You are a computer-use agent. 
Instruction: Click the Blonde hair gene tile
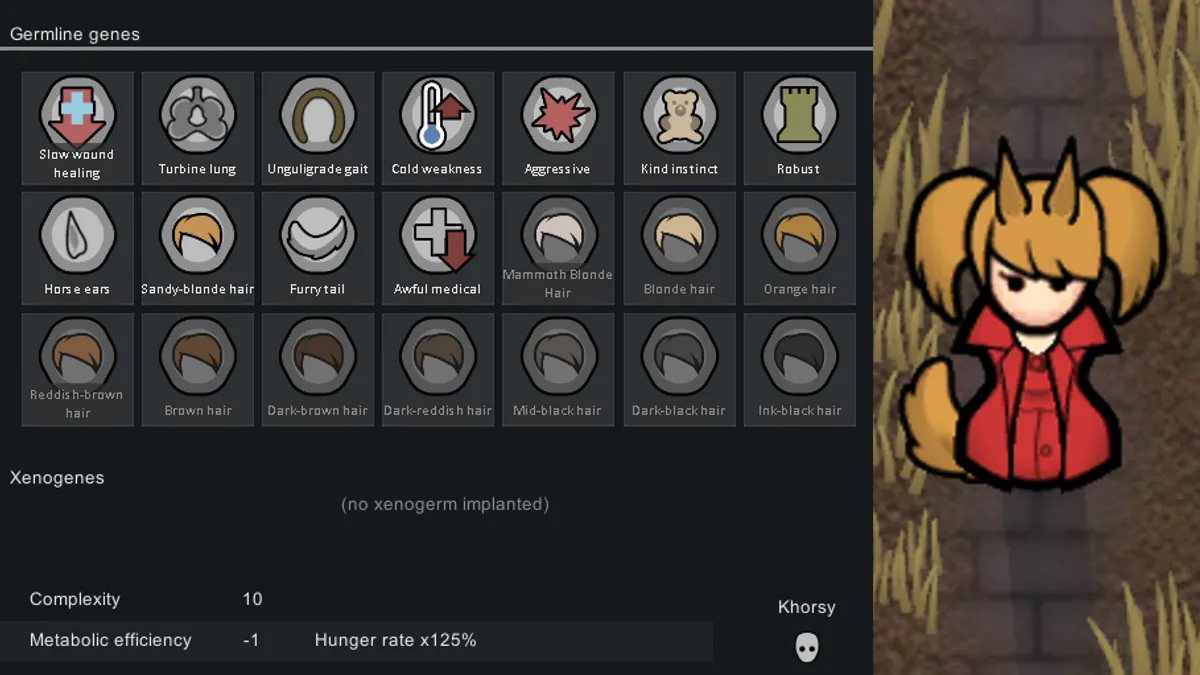pos(679,248)
